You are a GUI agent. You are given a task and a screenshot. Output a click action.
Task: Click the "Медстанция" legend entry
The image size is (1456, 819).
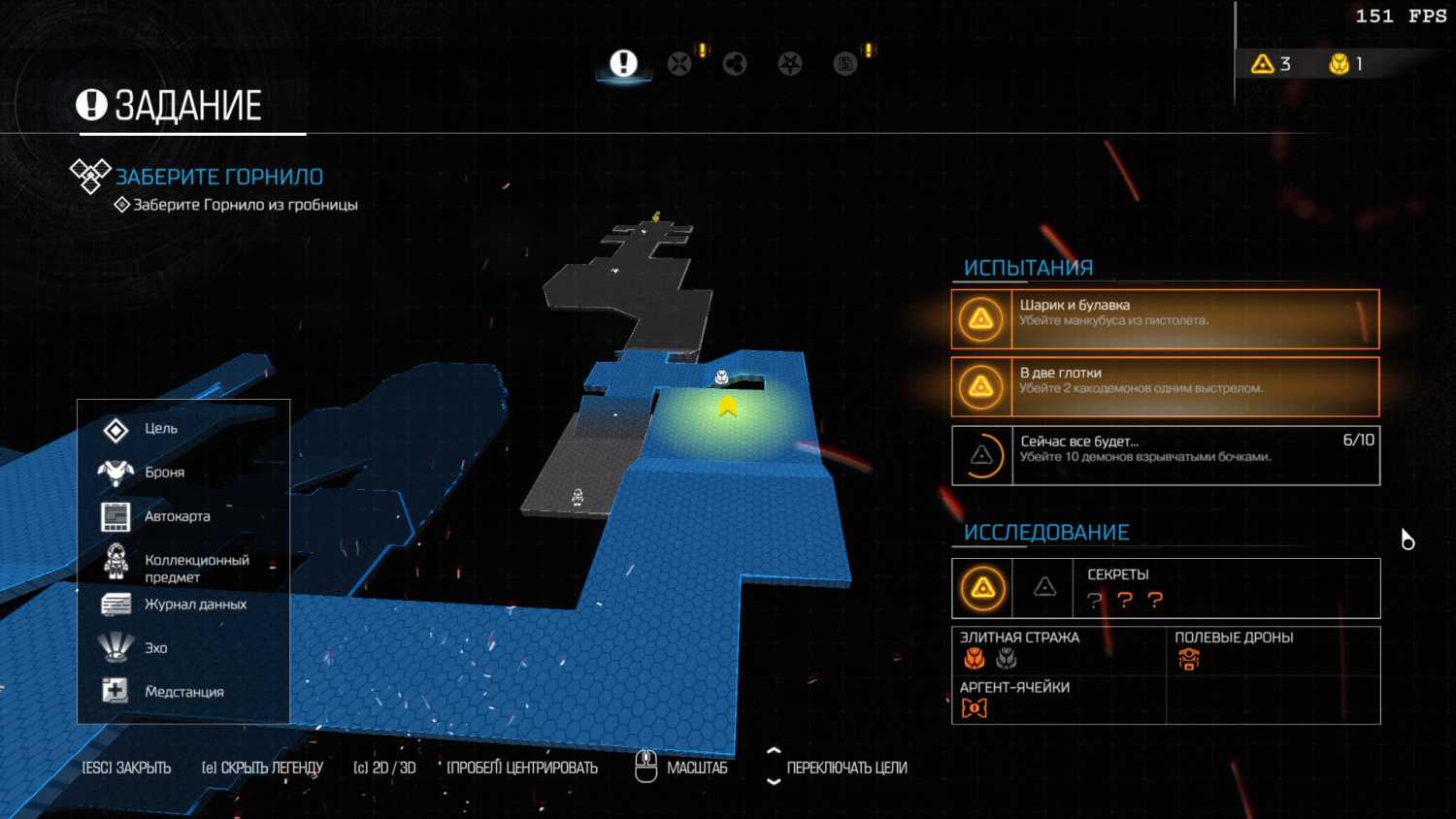[183, 692]
